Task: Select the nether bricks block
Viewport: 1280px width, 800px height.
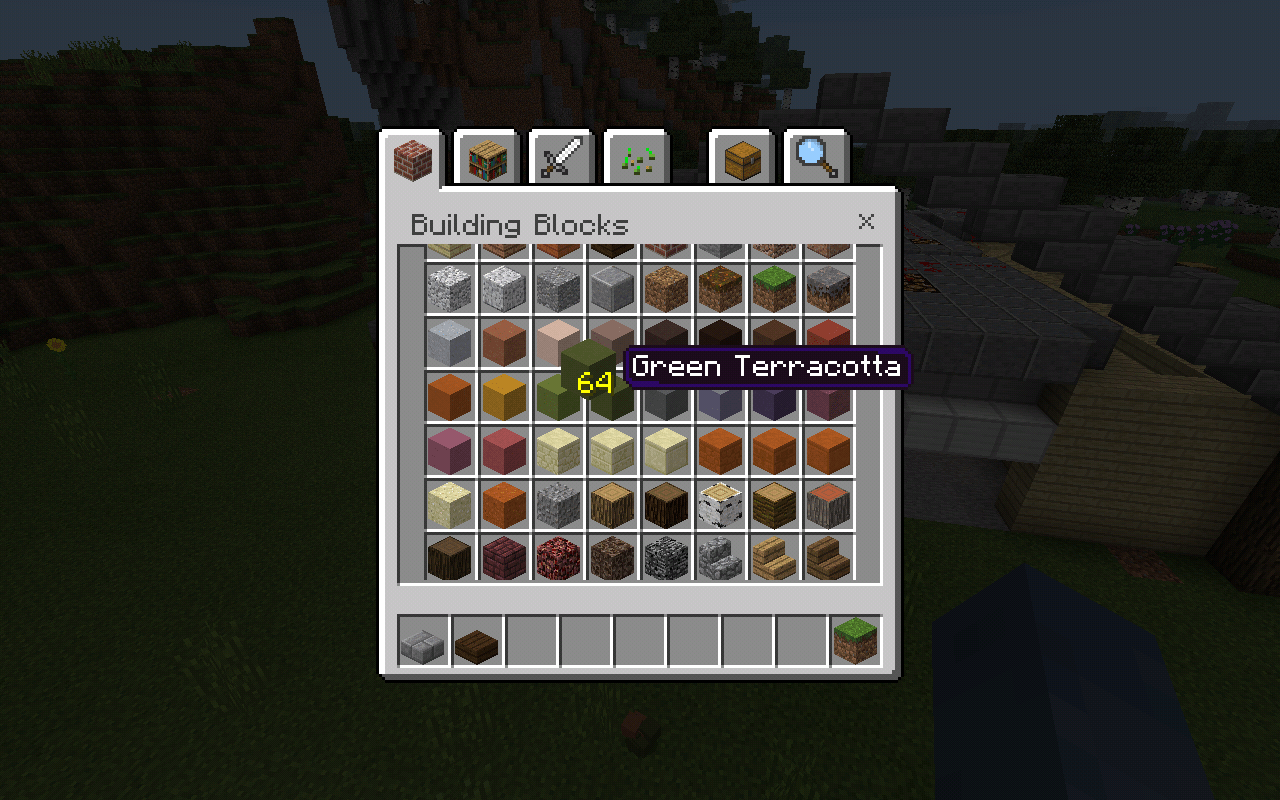Action: coord(503,556)
